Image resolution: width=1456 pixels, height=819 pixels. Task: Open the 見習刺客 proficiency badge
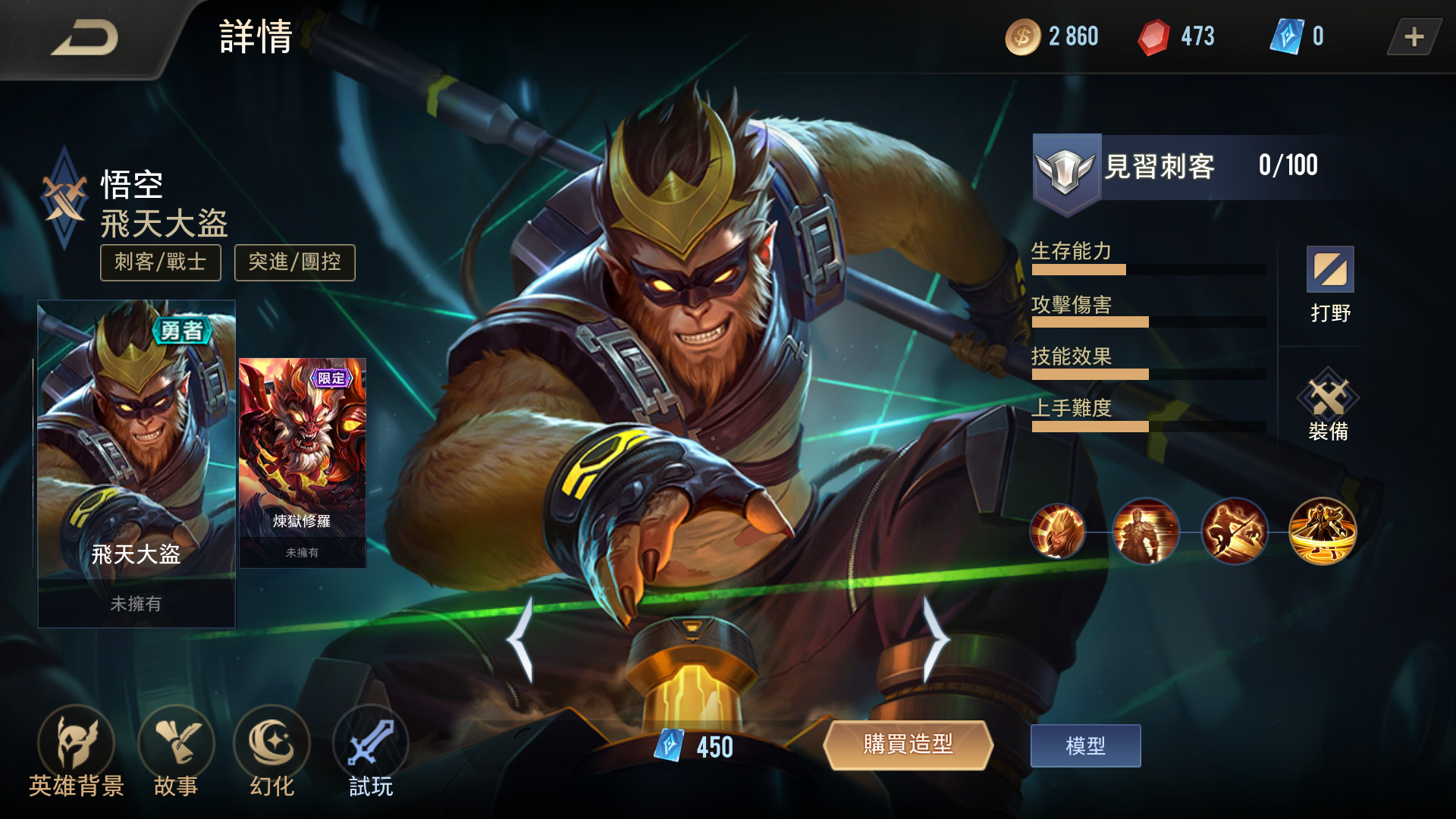coord(1066,170)
